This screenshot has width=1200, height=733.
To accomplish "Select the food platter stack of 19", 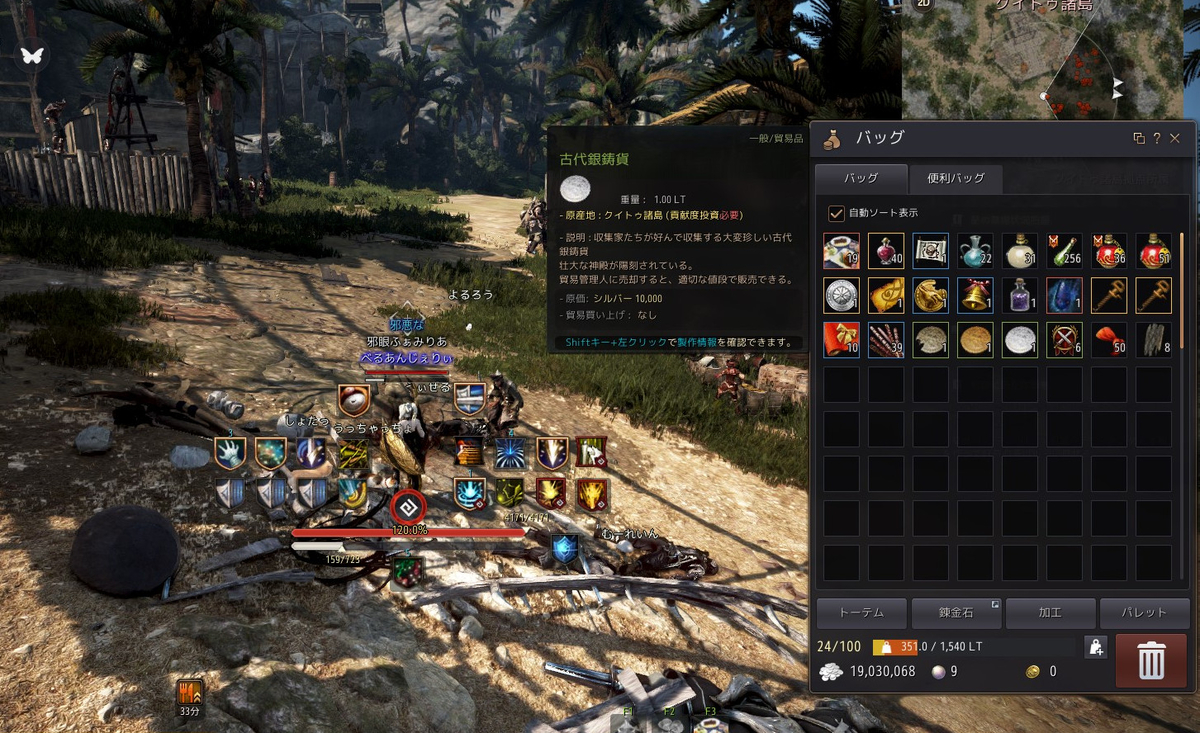I will (841, 251).
